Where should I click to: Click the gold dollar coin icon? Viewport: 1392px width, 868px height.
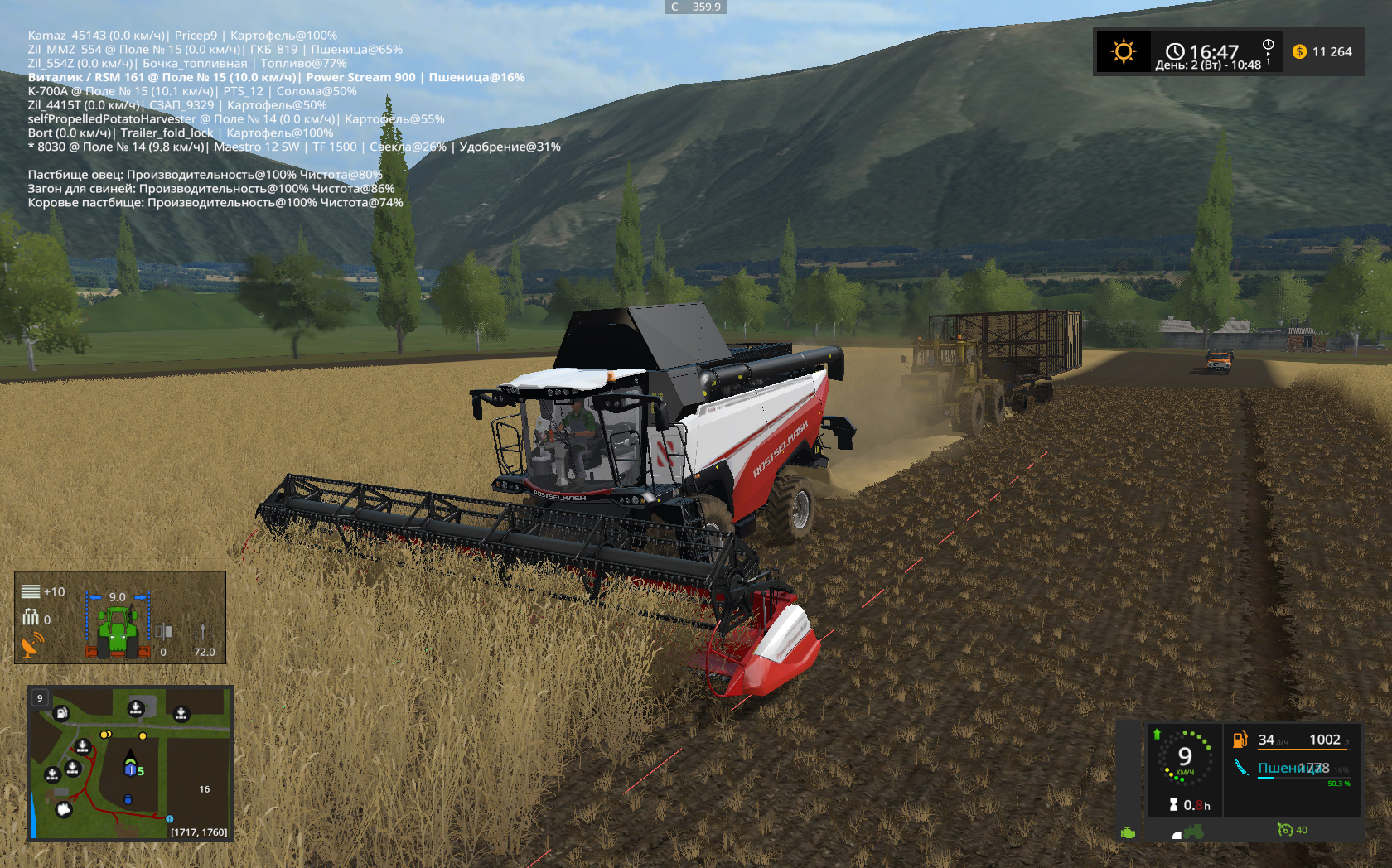(1299, 51)
